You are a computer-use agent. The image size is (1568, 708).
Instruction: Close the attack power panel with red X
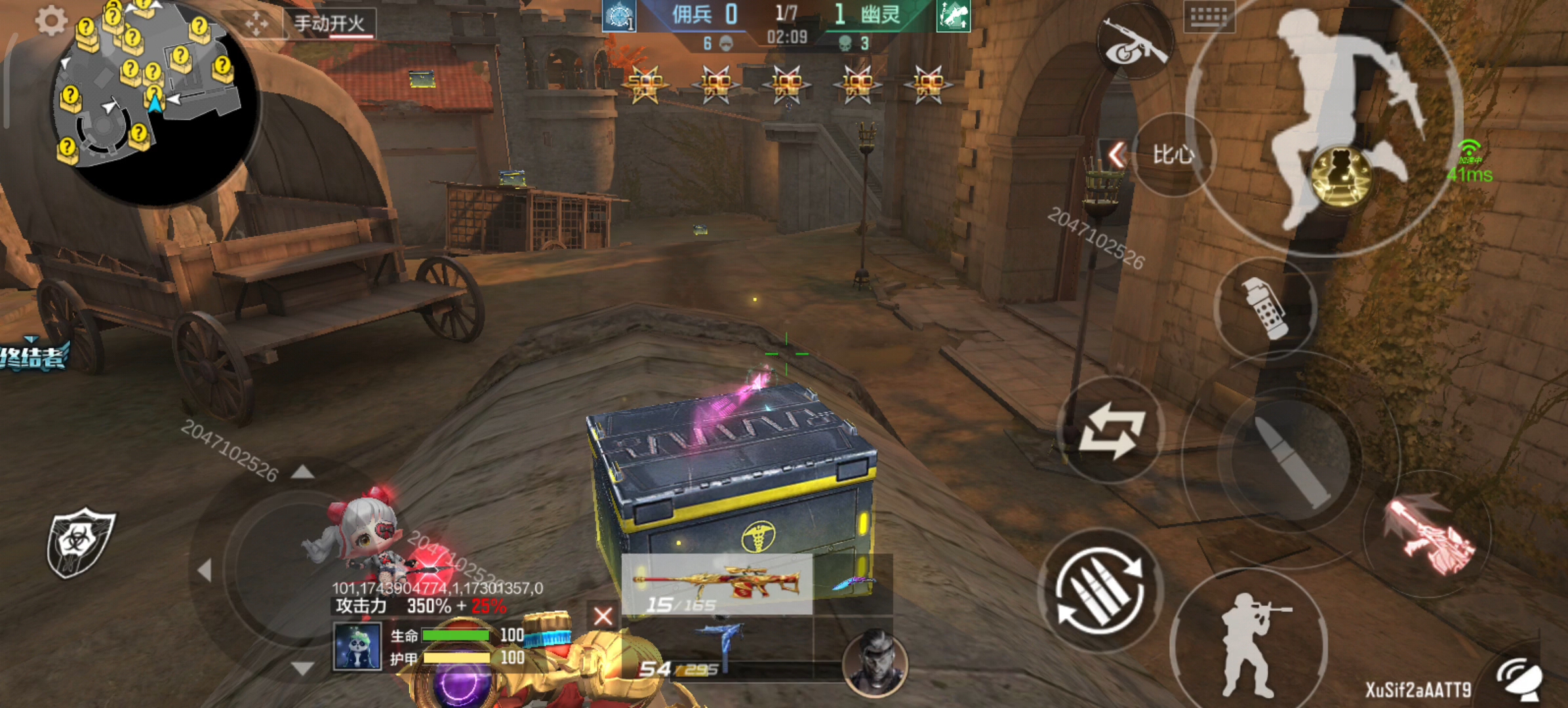[x=603, y=616]
